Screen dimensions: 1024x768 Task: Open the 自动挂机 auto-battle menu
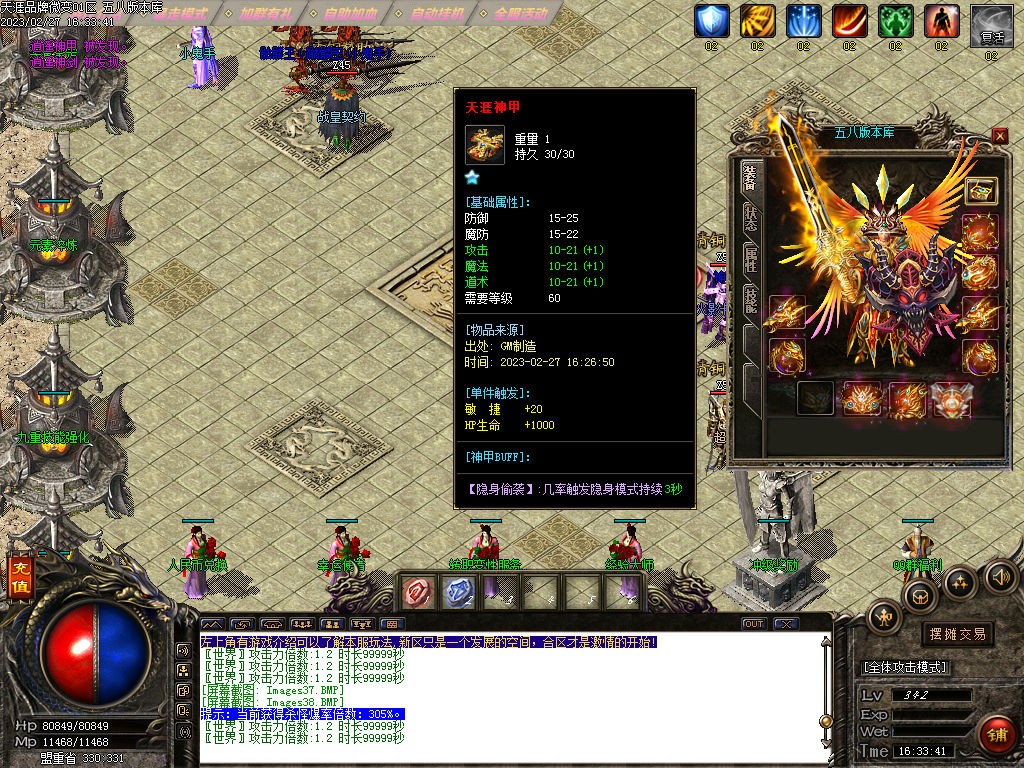pos(437,14)
